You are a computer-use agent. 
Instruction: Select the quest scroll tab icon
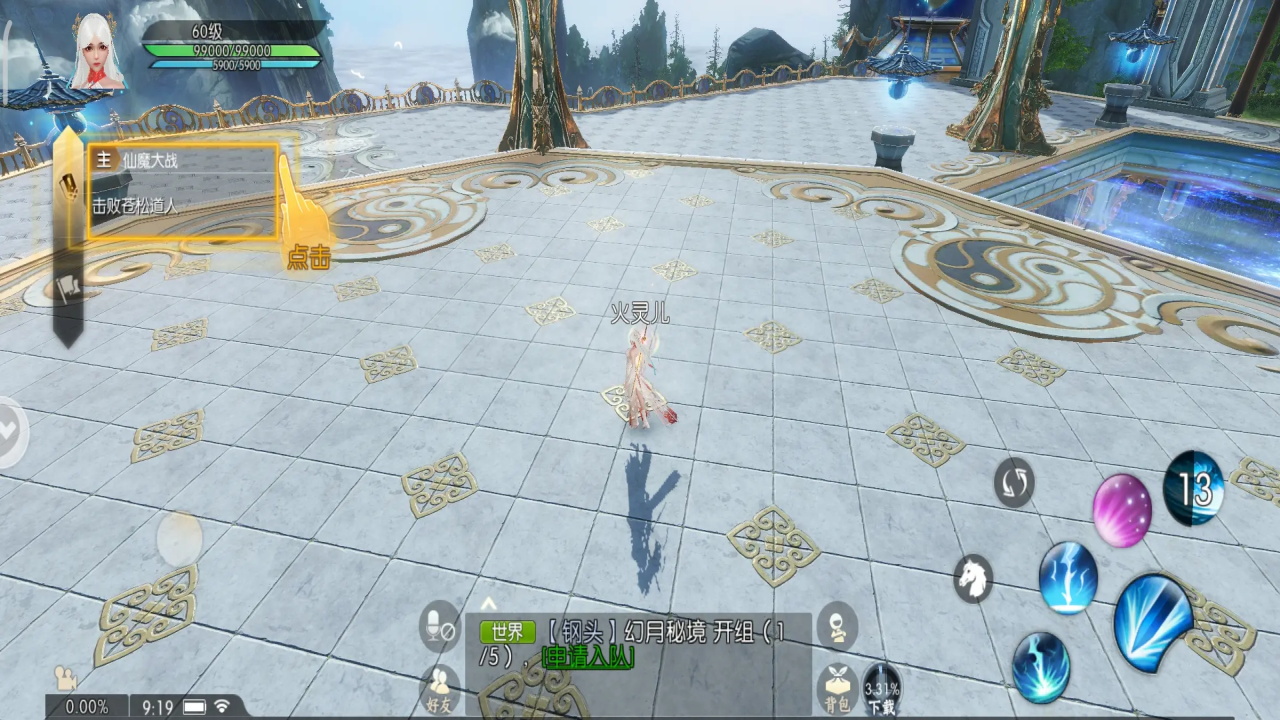pyautogui.click(x=68, y=184)
